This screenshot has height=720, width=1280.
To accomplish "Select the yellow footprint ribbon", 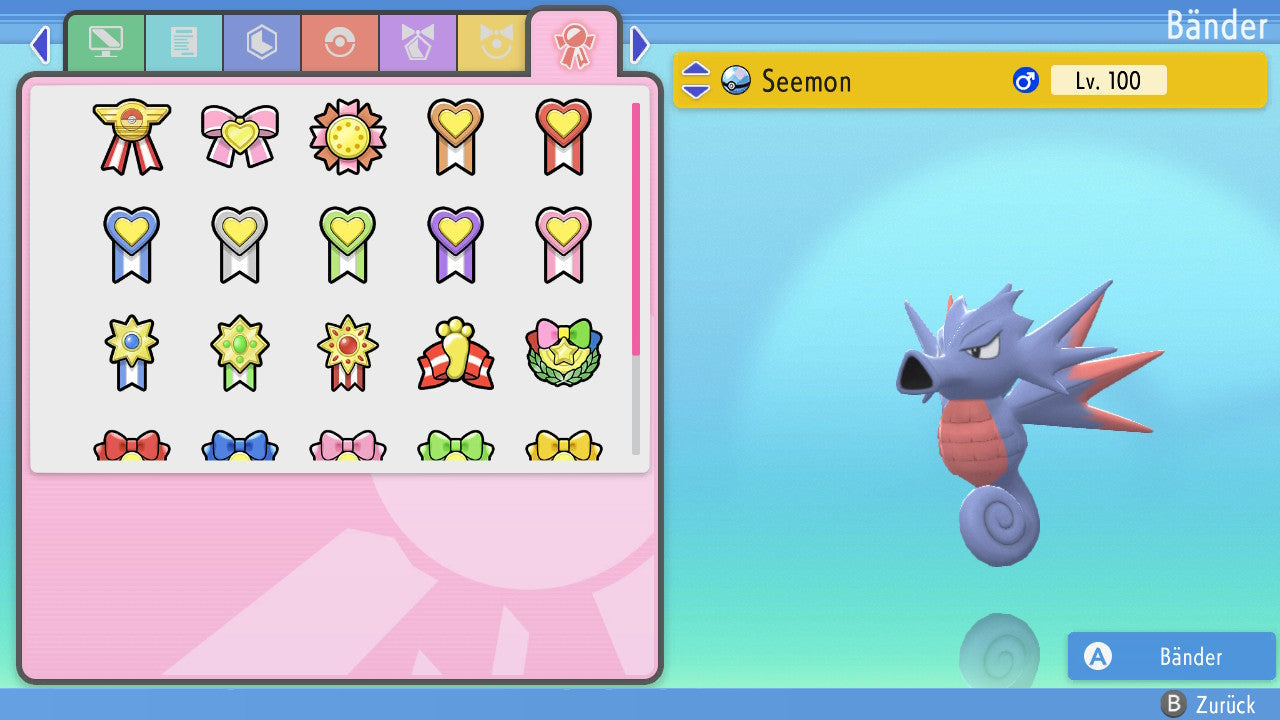I will pos(455,353).
